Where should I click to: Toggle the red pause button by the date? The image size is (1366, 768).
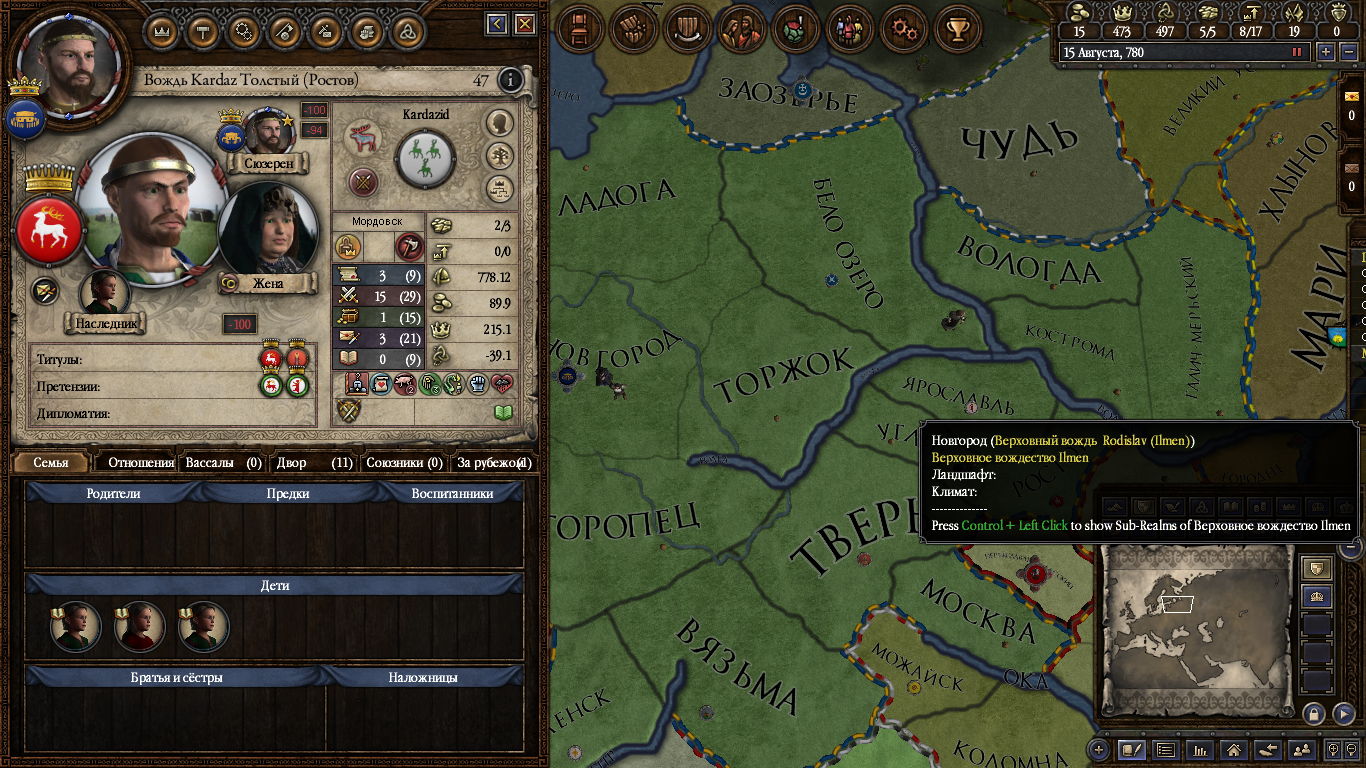[x=1297, y=52]
